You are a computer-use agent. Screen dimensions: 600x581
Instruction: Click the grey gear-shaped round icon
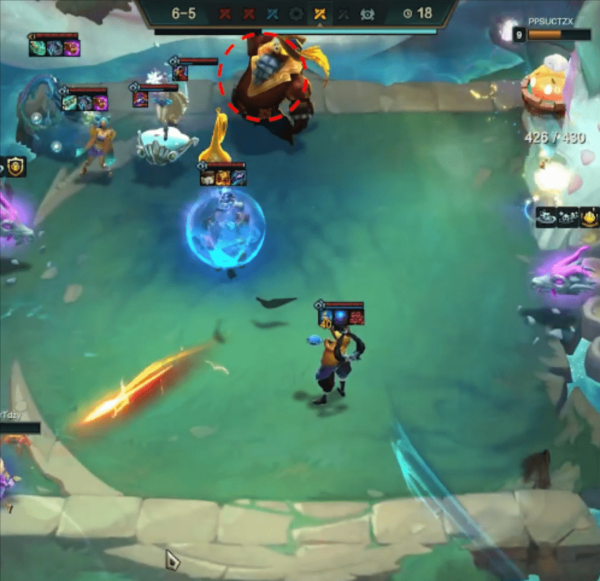pos(296,14)
